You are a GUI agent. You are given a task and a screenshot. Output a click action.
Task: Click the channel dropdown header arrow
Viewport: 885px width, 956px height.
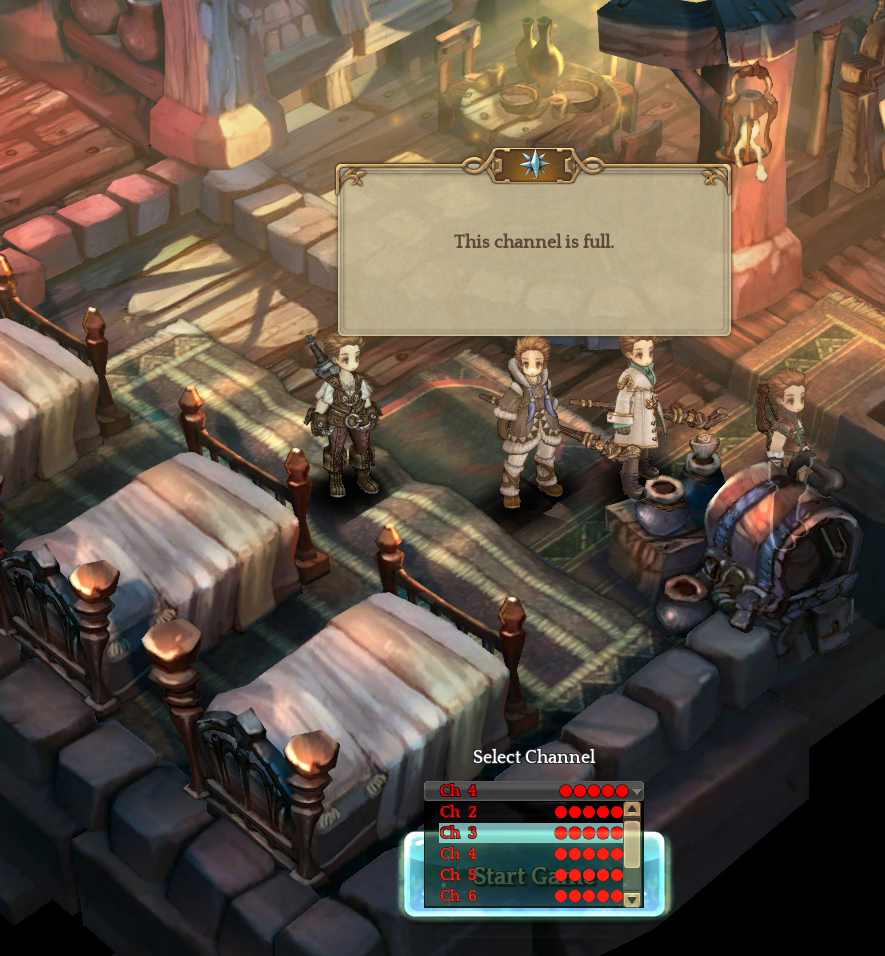(x=636, y=792)
